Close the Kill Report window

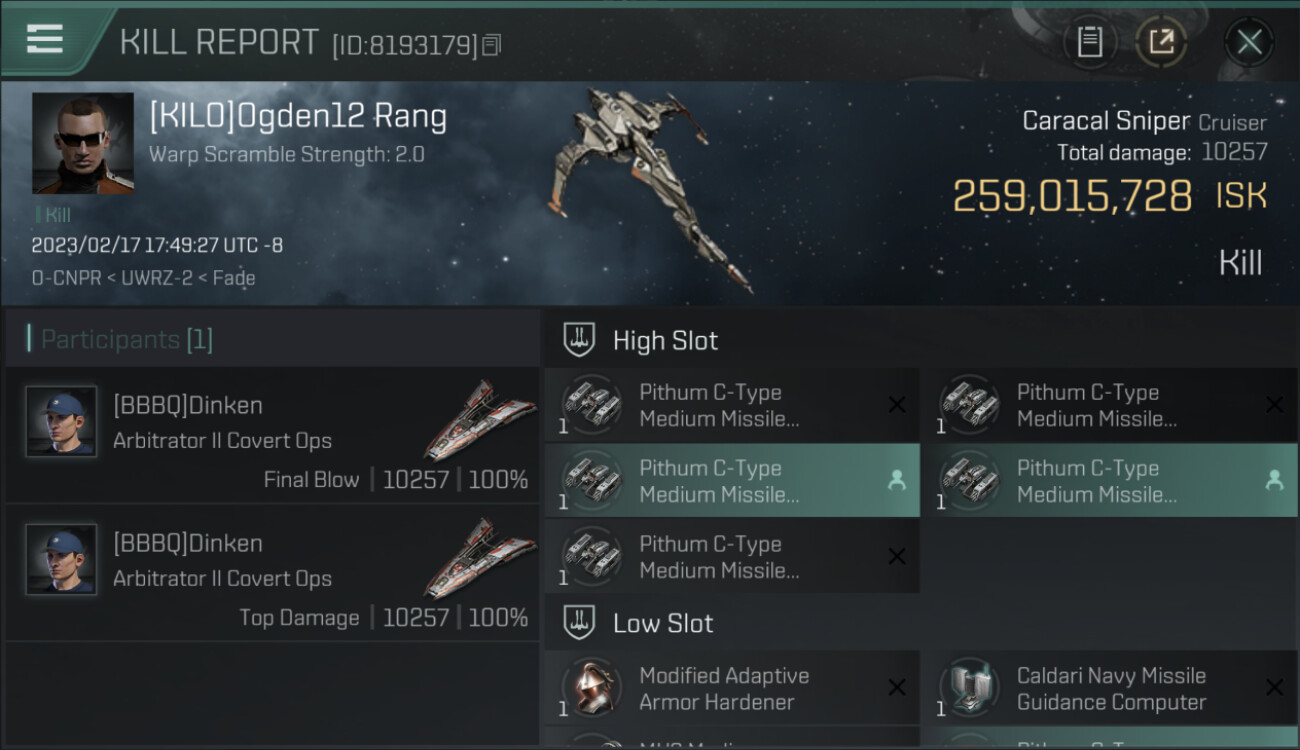coord(1249,42)
